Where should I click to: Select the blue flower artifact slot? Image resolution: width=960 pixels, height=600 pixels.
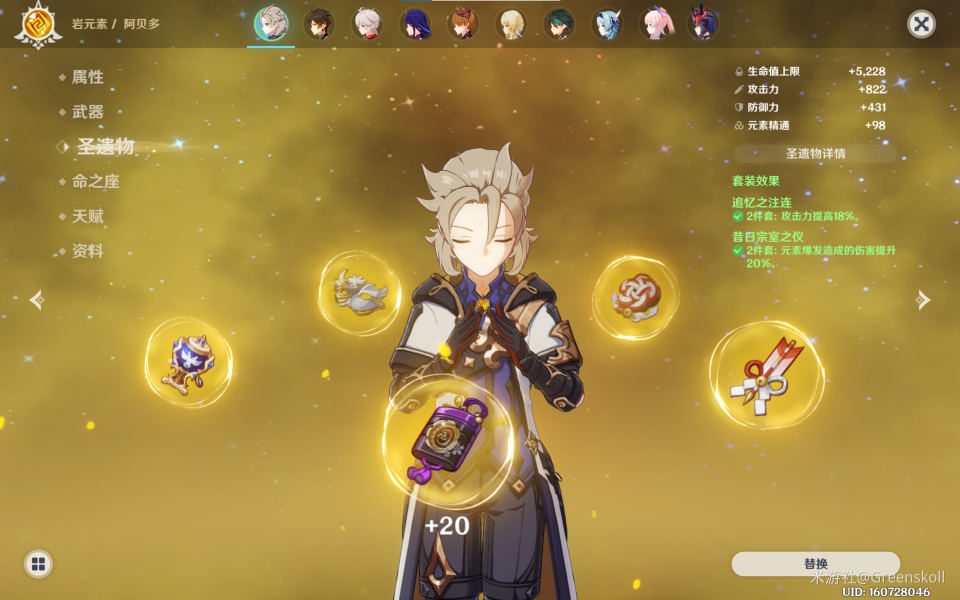coord(189,362)
